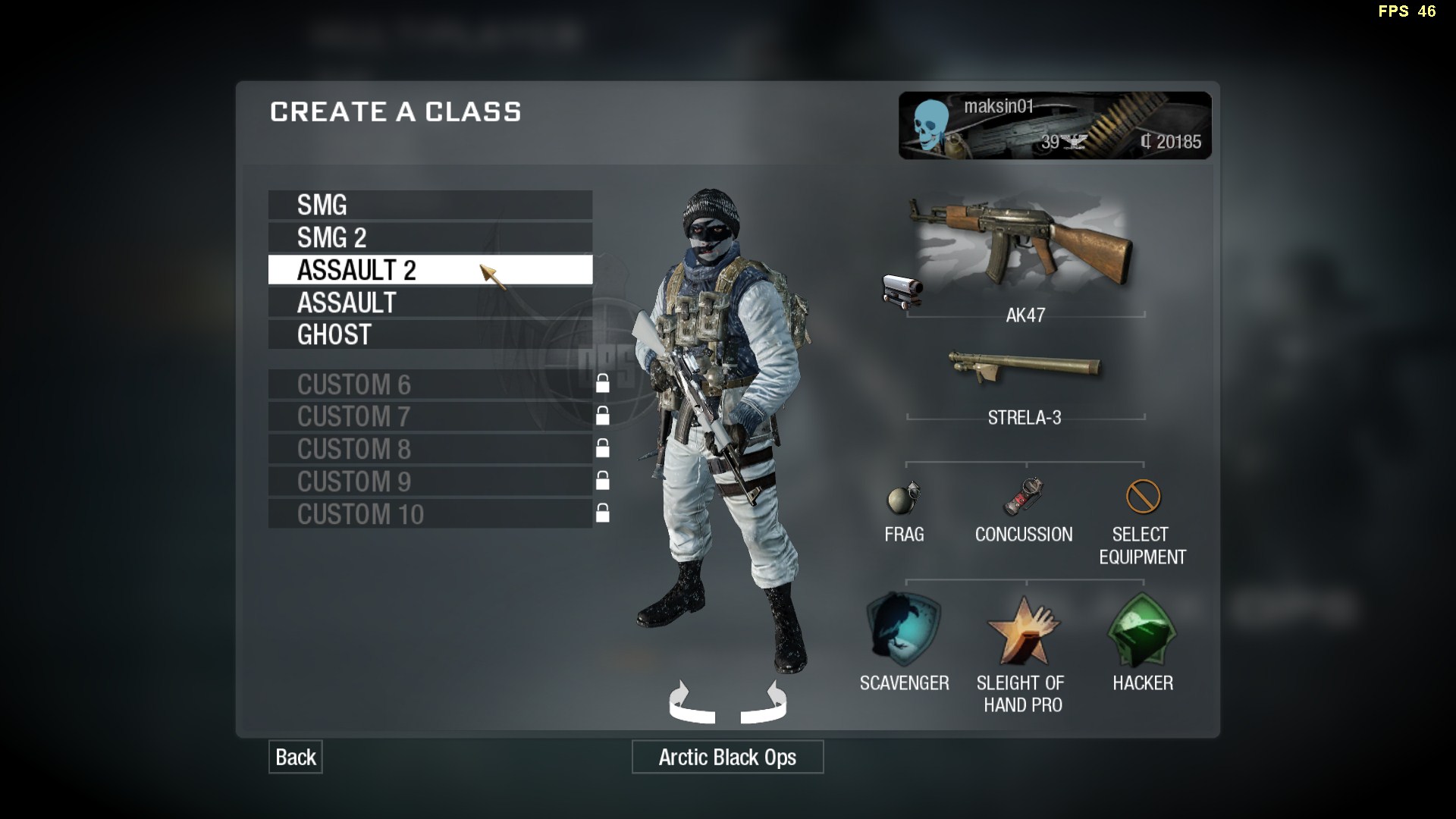The image size is (1456, 819).
Task: Choose the locked CUSTOM 8 slot
Action: point(430,449)
